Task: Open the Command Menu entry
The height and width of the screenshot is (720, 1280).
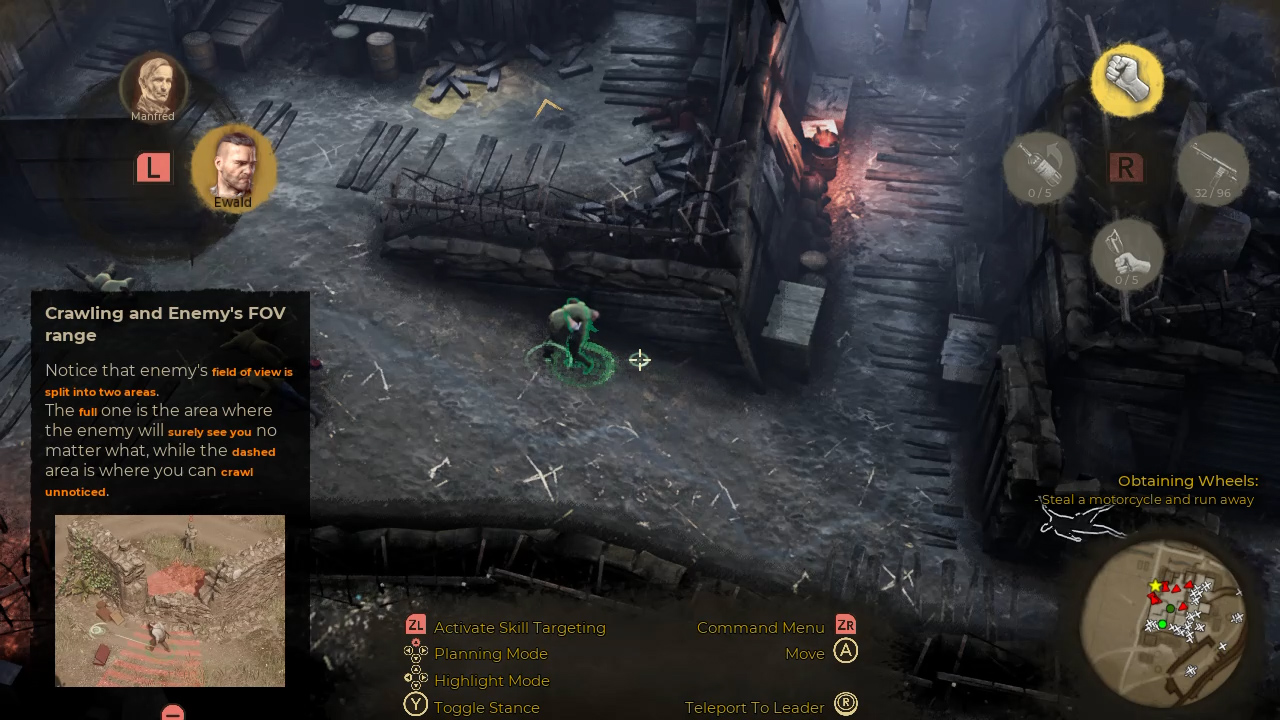Action: click(760, 627)
